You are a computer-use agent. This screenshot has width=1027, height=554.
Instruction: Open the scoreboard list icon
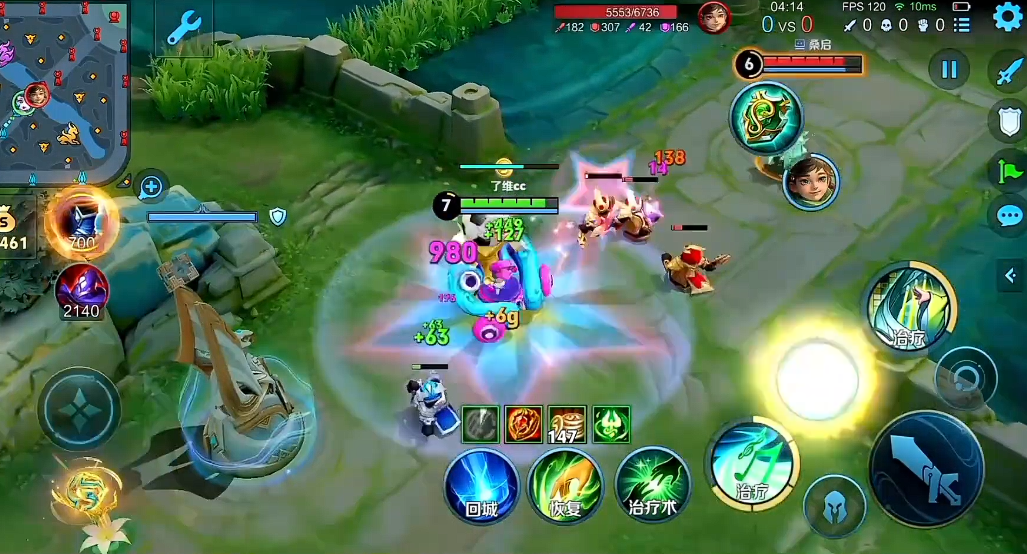pyautogui.click(x=962, y=25)
